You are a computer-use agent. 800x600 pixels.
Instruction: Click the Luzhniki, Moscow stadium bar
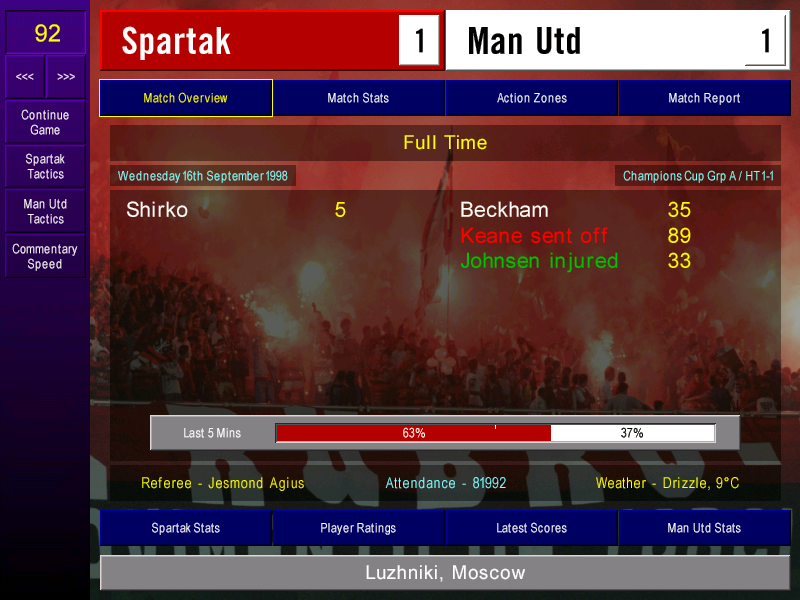coord(444,573)
